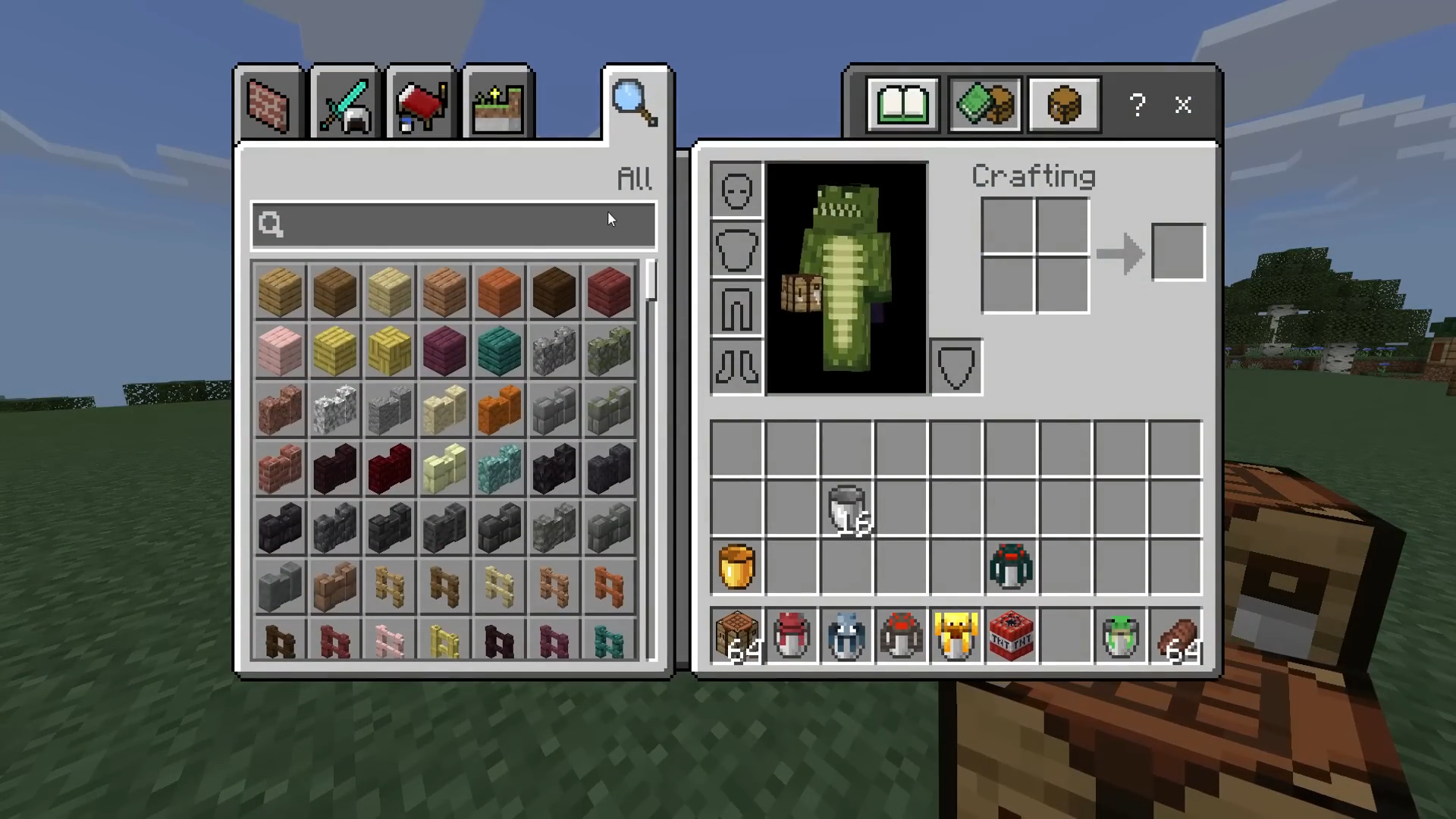Select the spider spawn egg in inventory
The height and width of the screenshot is (819, 1456).
[x=1011, y=566]
